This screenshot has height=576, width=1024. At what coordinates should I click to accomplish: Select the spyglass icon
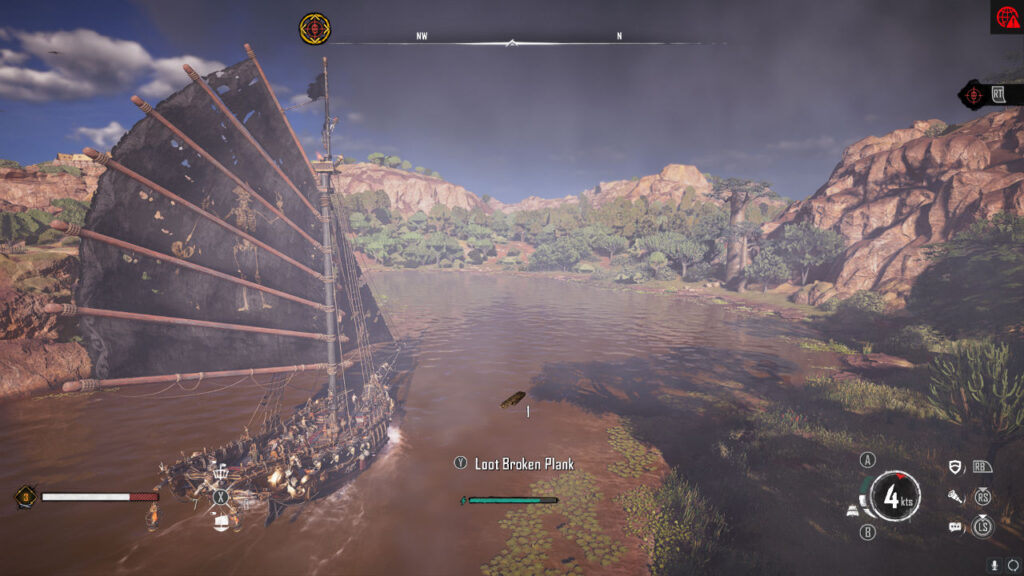point(955,496)
